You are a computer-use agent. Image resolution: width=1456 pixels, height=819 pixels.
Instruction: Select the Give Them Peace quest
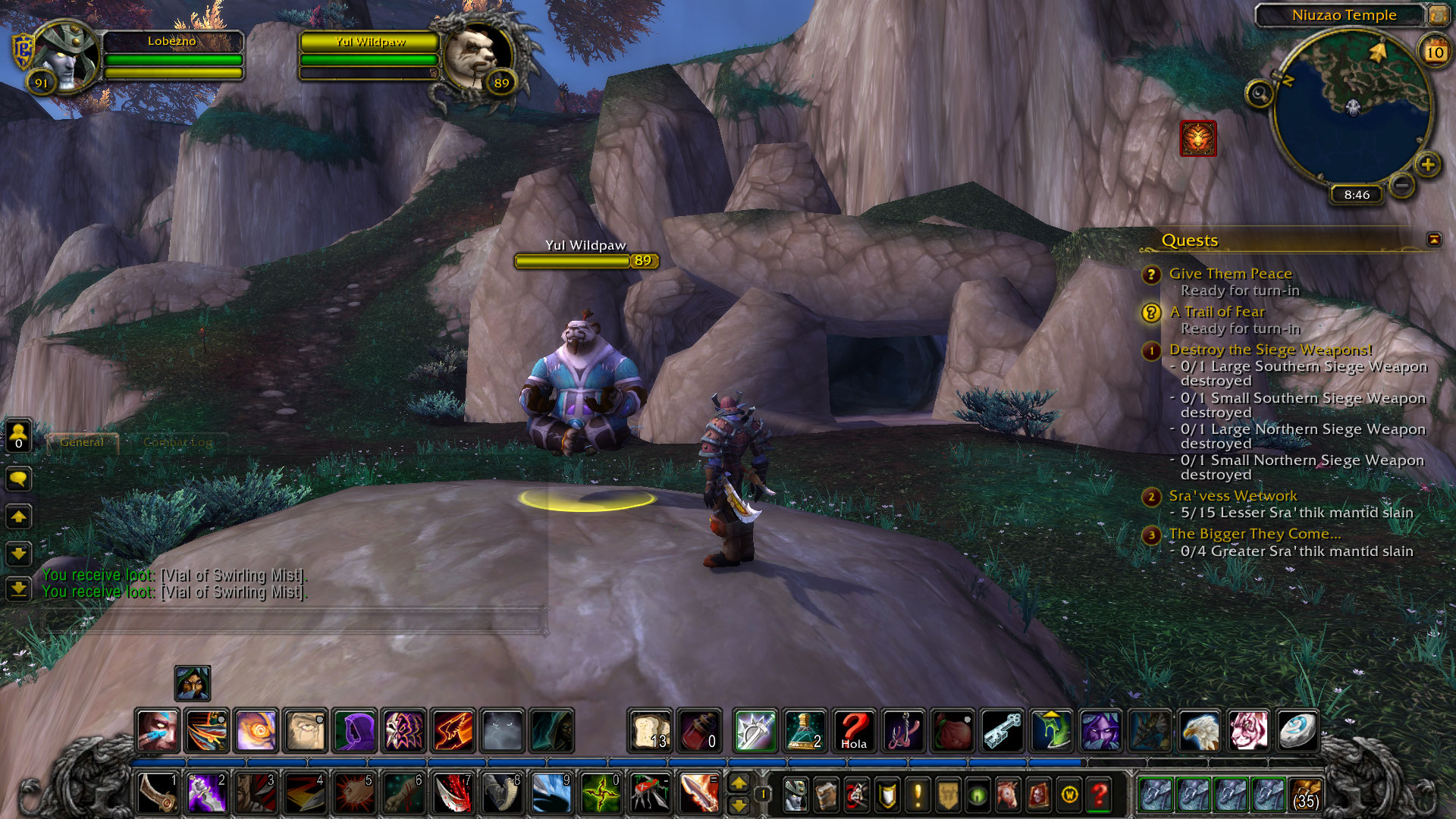tap(1230, 274)
